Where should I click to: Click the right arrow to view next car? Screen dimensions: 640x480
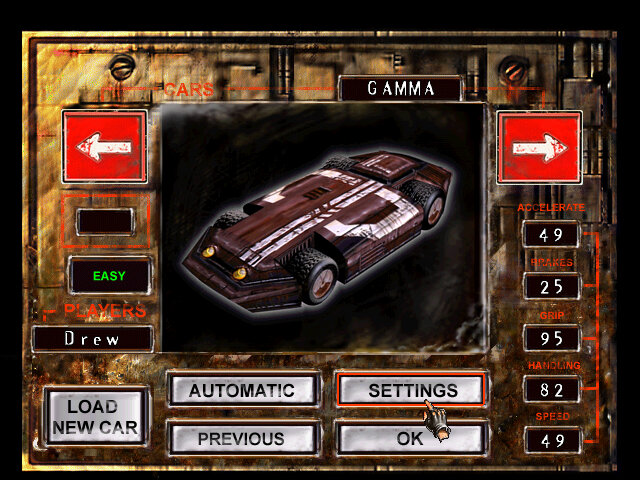[x=538, y=147]
